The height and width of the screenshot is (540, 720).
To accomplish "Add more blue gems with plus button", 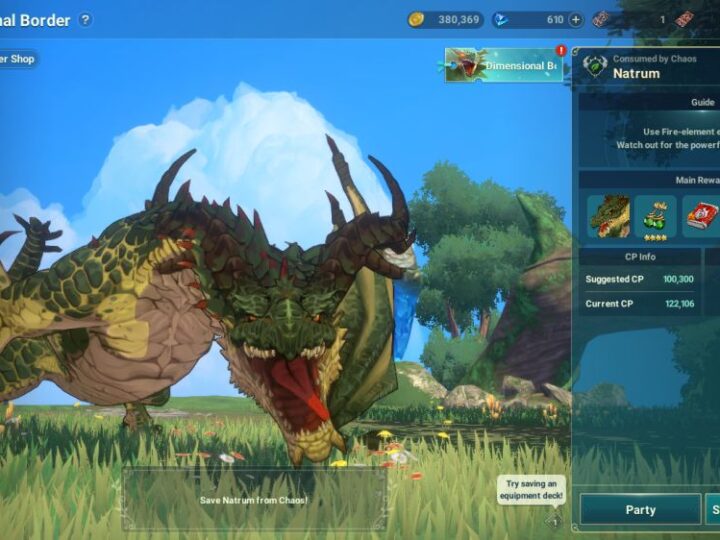I will point(576,19).
